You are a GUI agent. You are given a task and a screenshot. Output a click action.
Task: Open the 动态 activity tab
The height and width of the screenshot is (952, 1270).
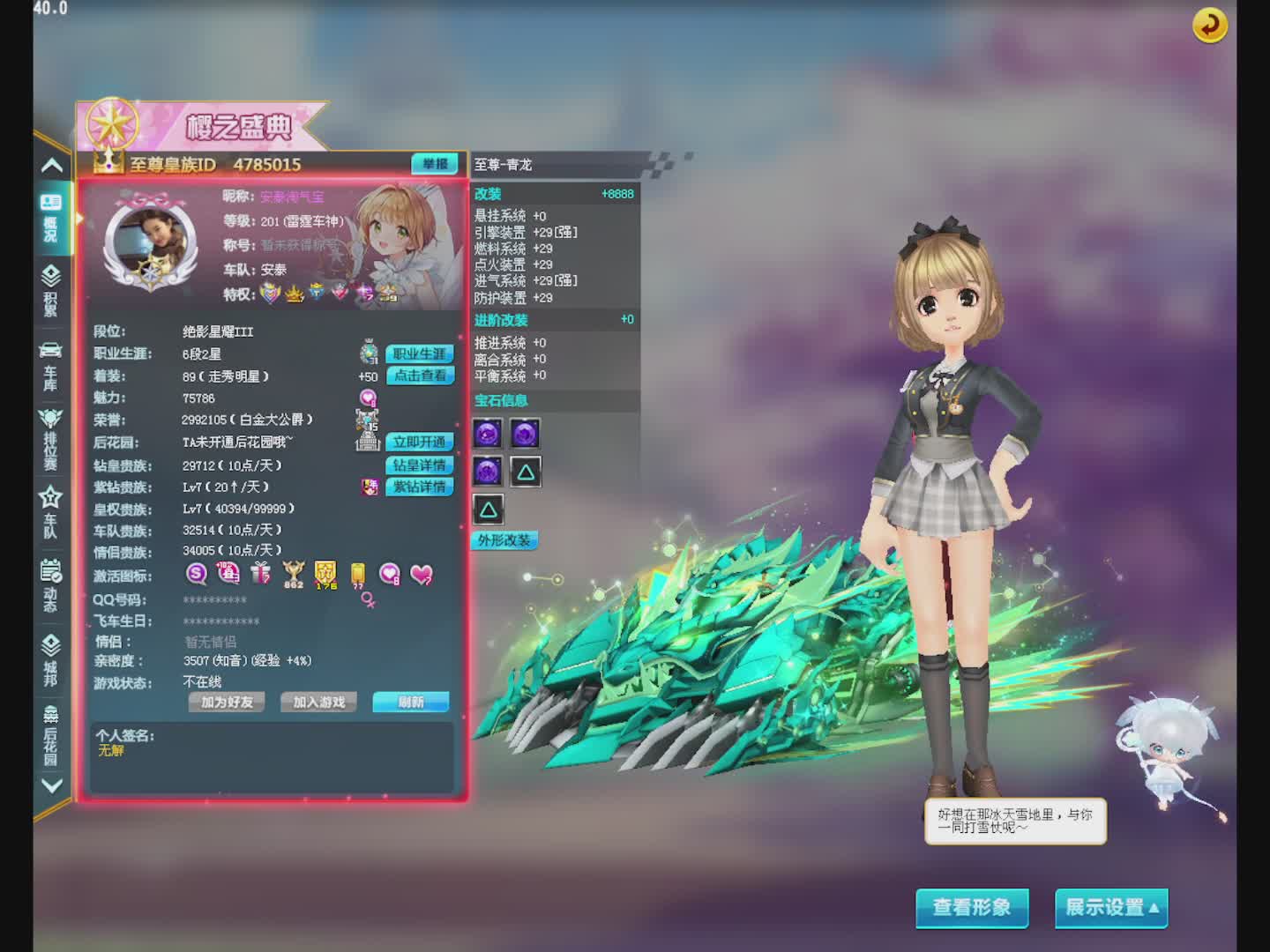[x=51, y=585]
